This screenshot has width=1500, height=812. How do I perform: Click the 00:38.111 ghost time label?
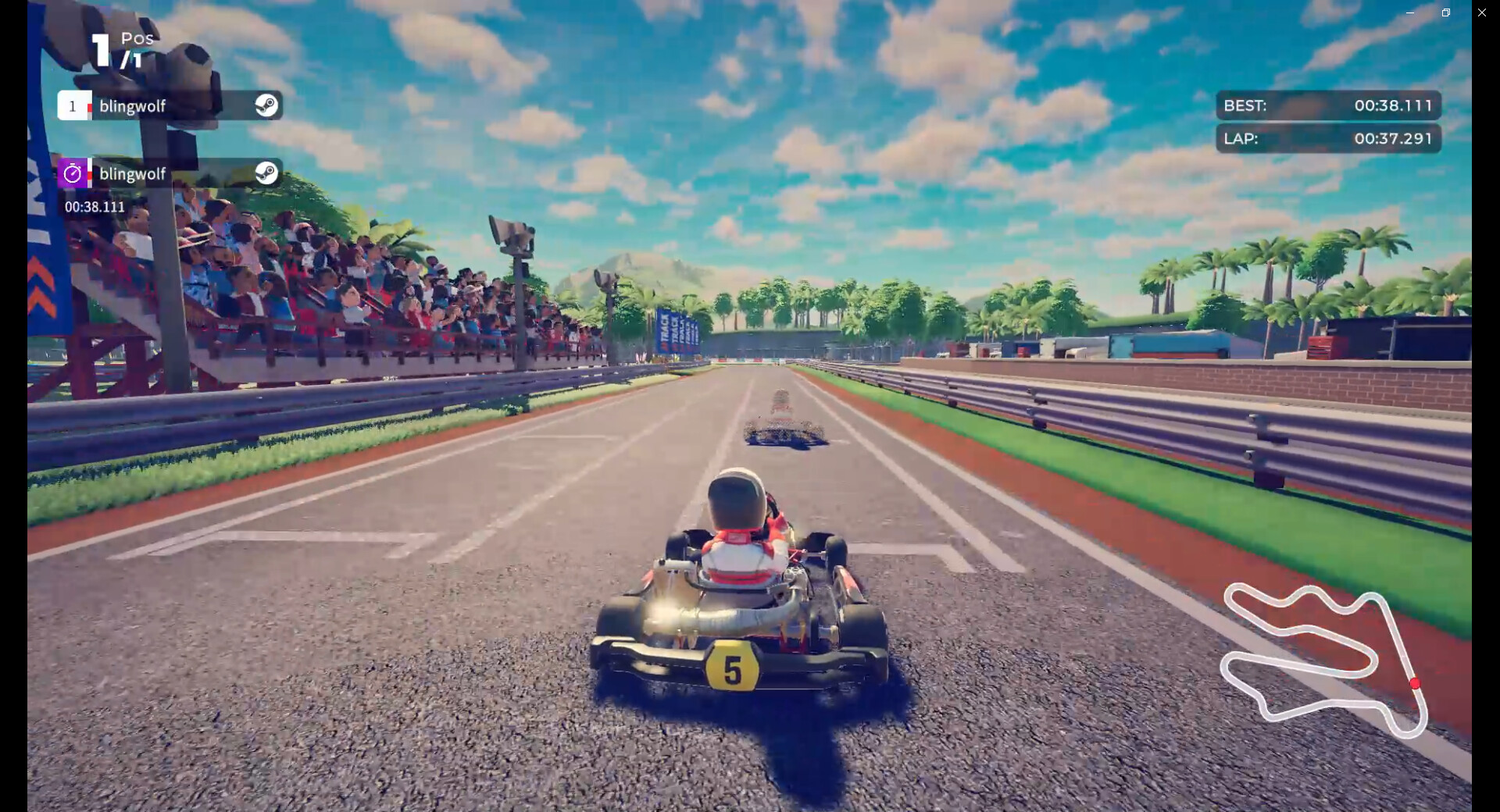click(x=94, y=207)
